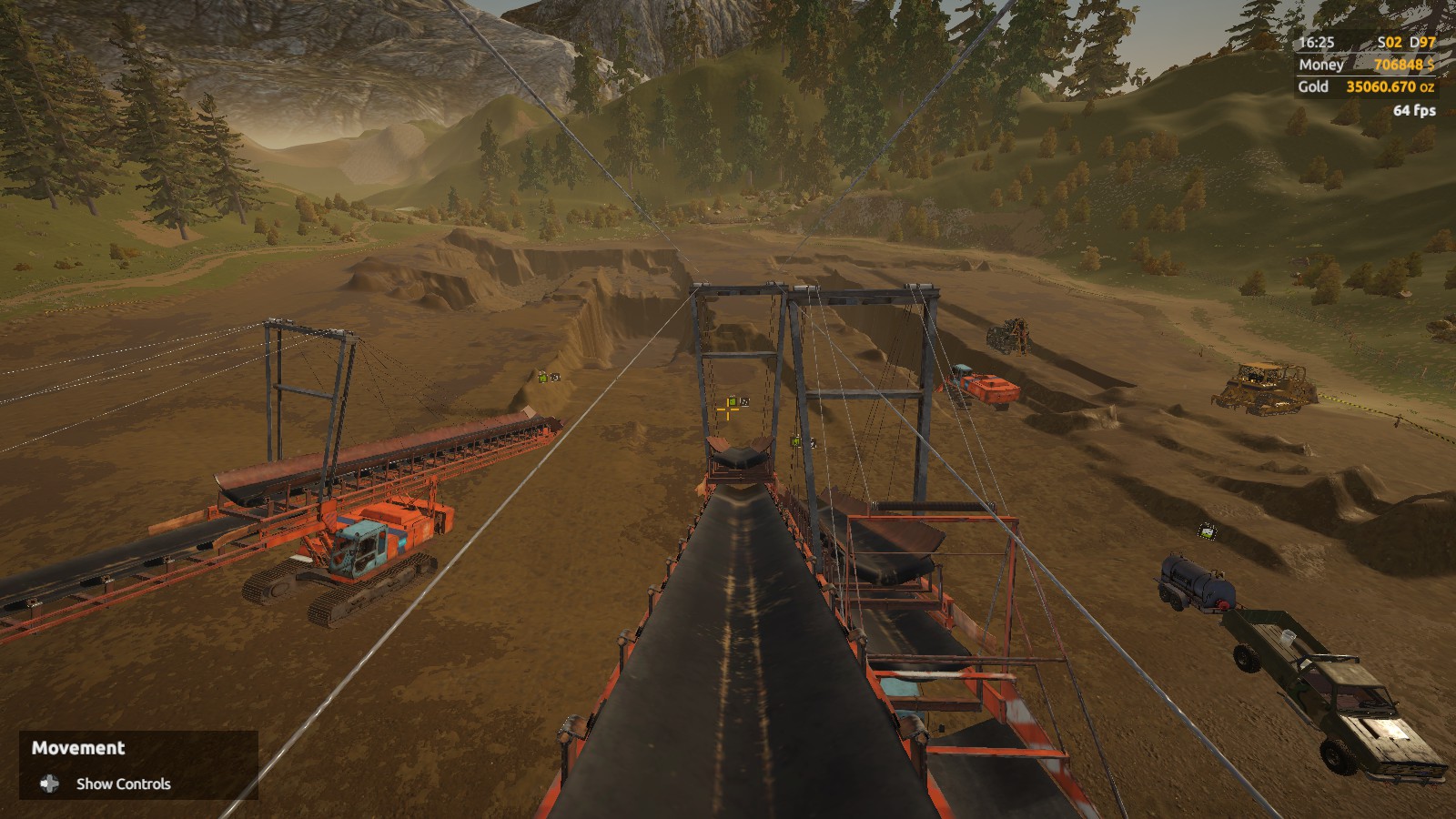Expand the Movement panel
The image size is (1456, 819).
[78, 749]
